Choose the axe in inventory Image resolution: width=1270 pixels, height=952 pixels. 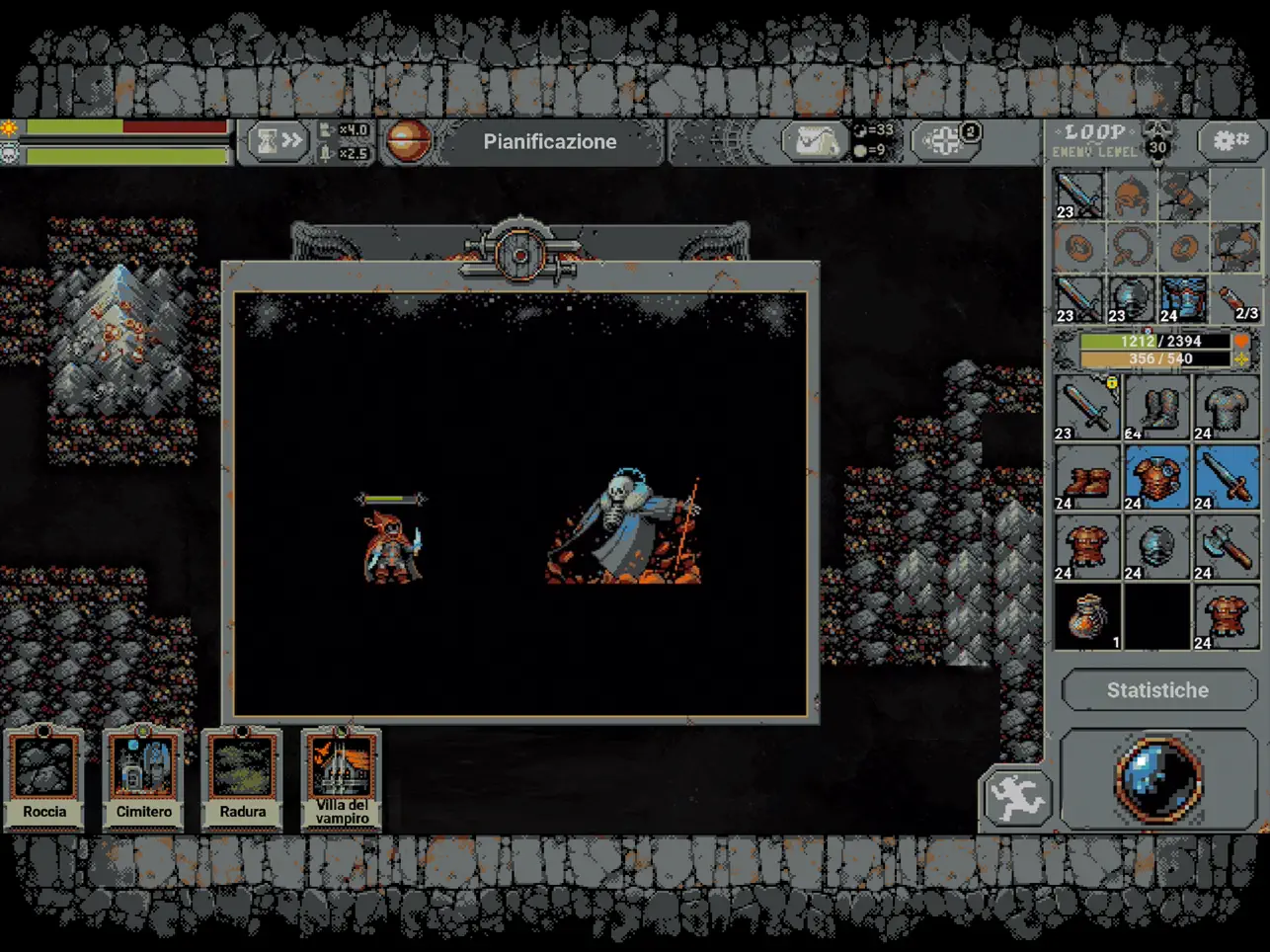(1226, 547)
